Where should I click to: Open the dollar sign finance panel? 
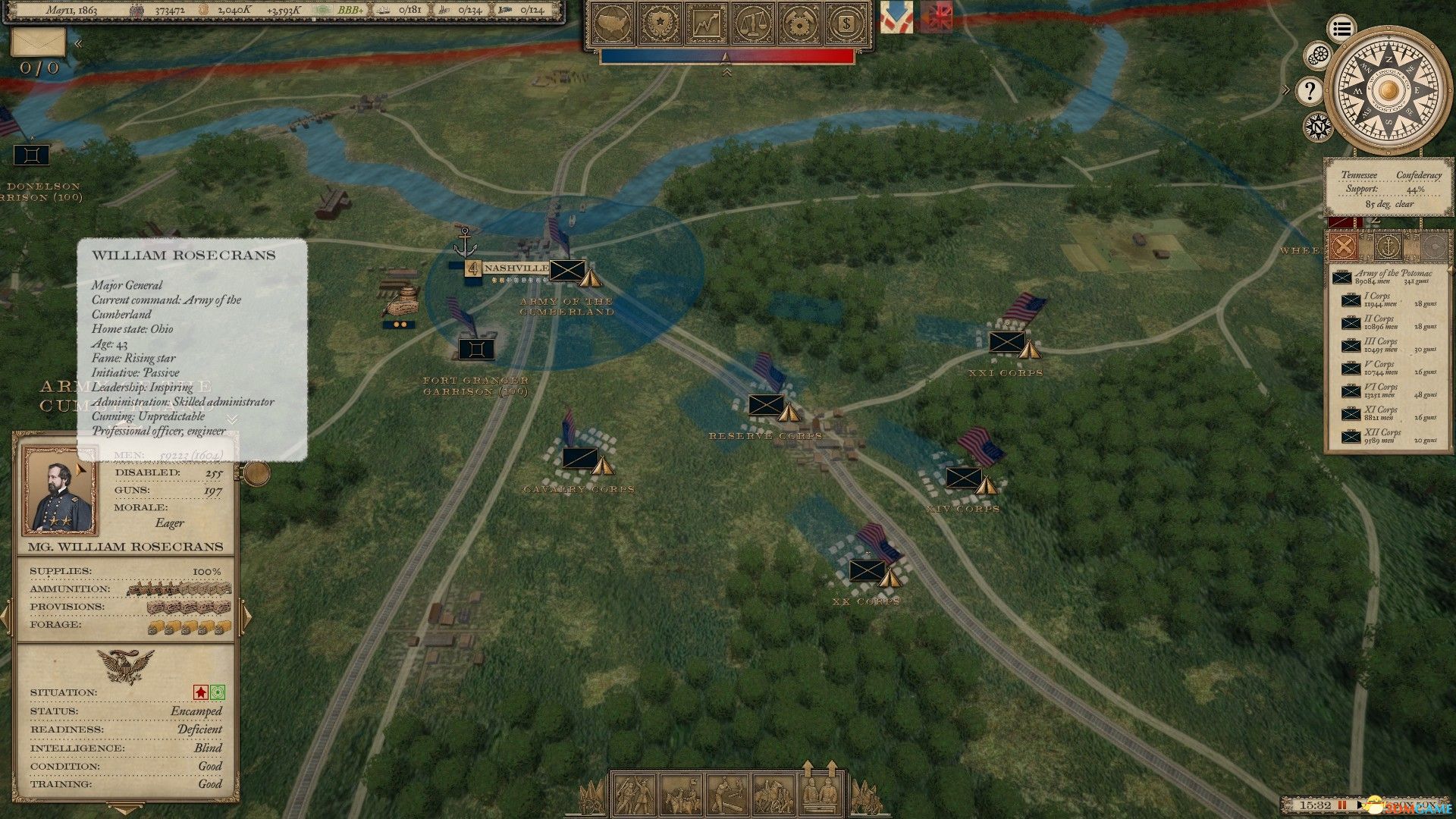tap(845, 24)
